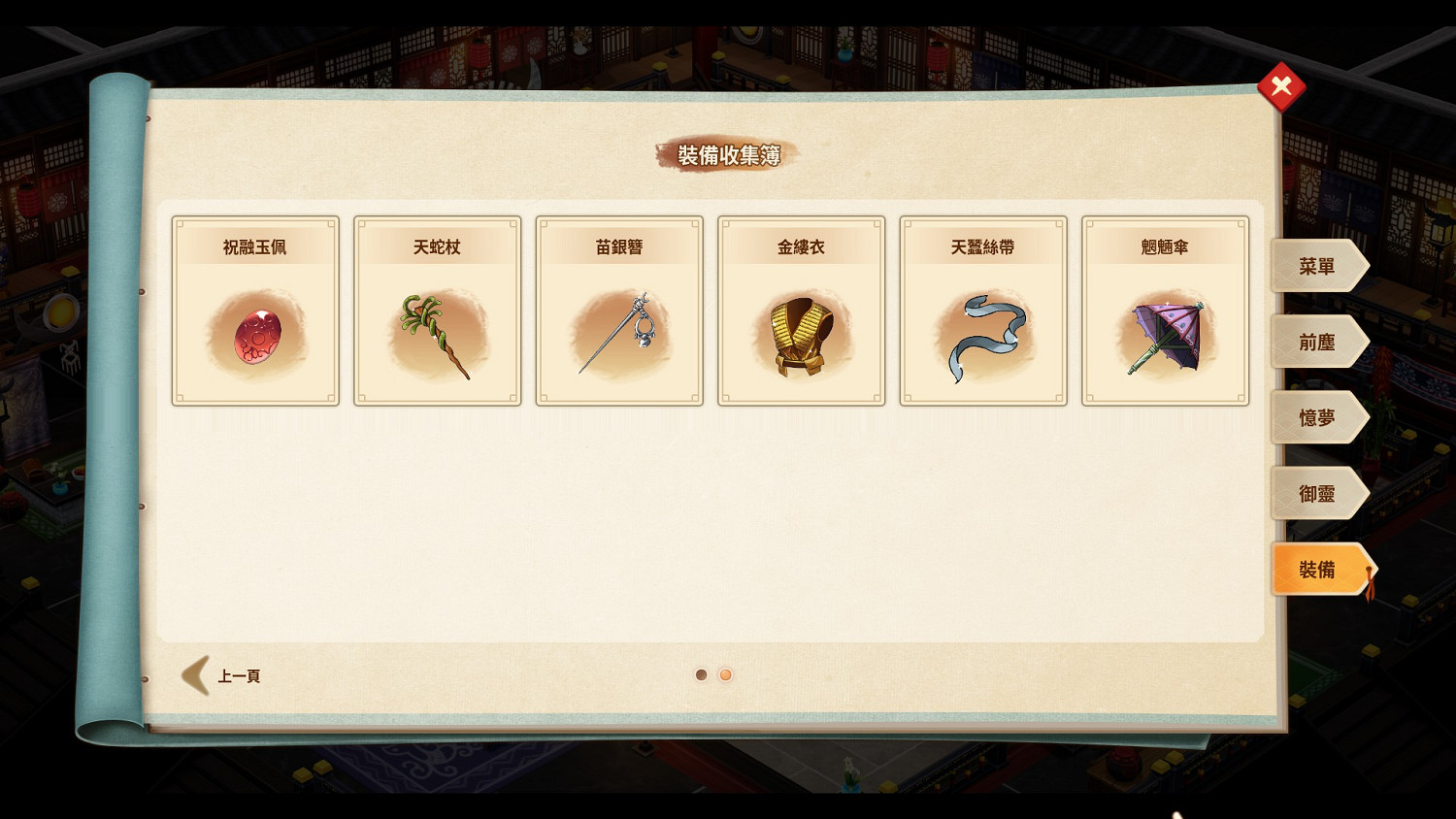Open the 魍魎傘 umbrella item icon
Image resolution: width=1456 pixels, height=819 pixels.
[x=1165, y=335]
